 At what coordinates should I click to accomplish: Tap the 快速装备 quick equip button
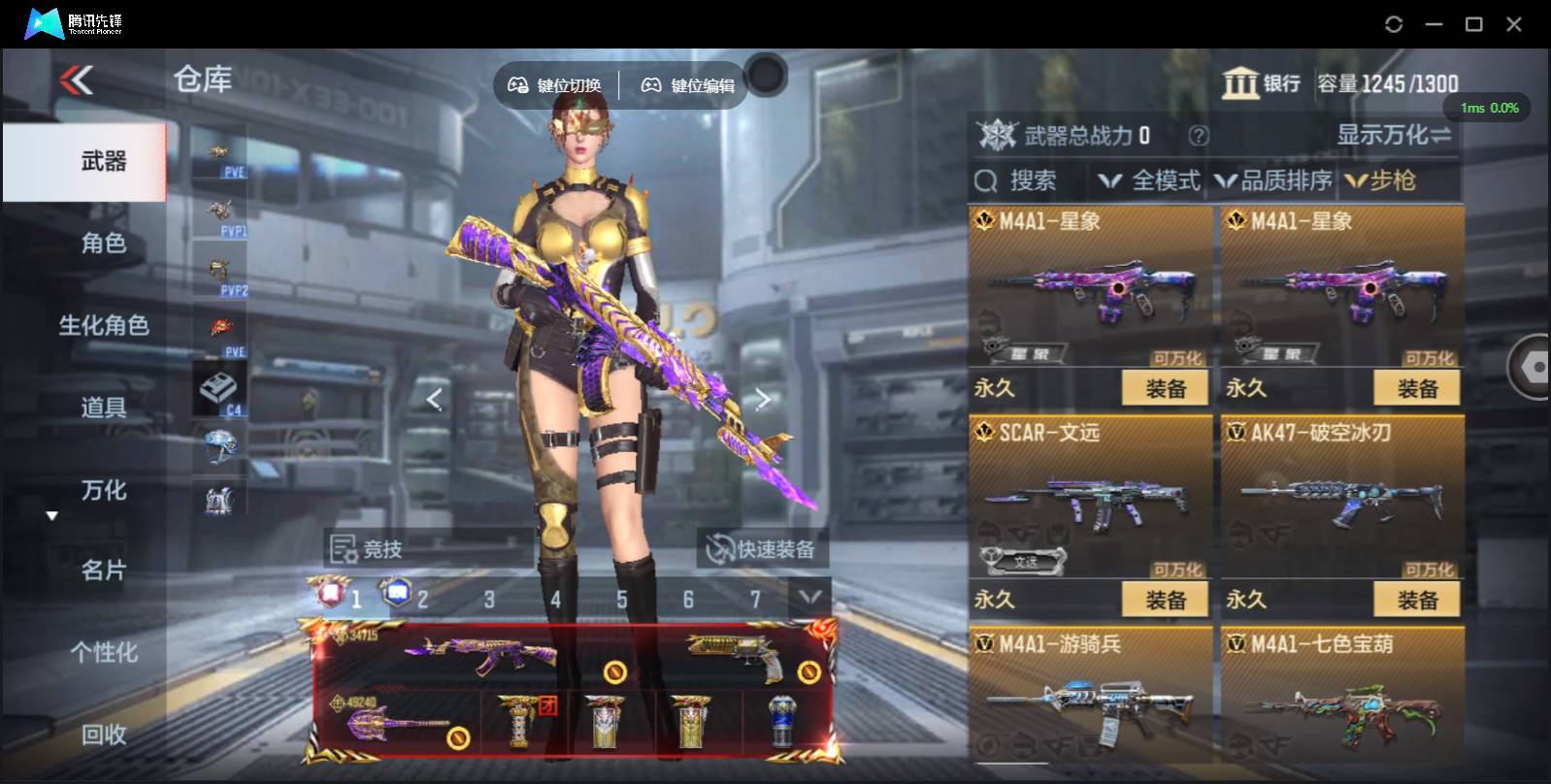[762, 549]
